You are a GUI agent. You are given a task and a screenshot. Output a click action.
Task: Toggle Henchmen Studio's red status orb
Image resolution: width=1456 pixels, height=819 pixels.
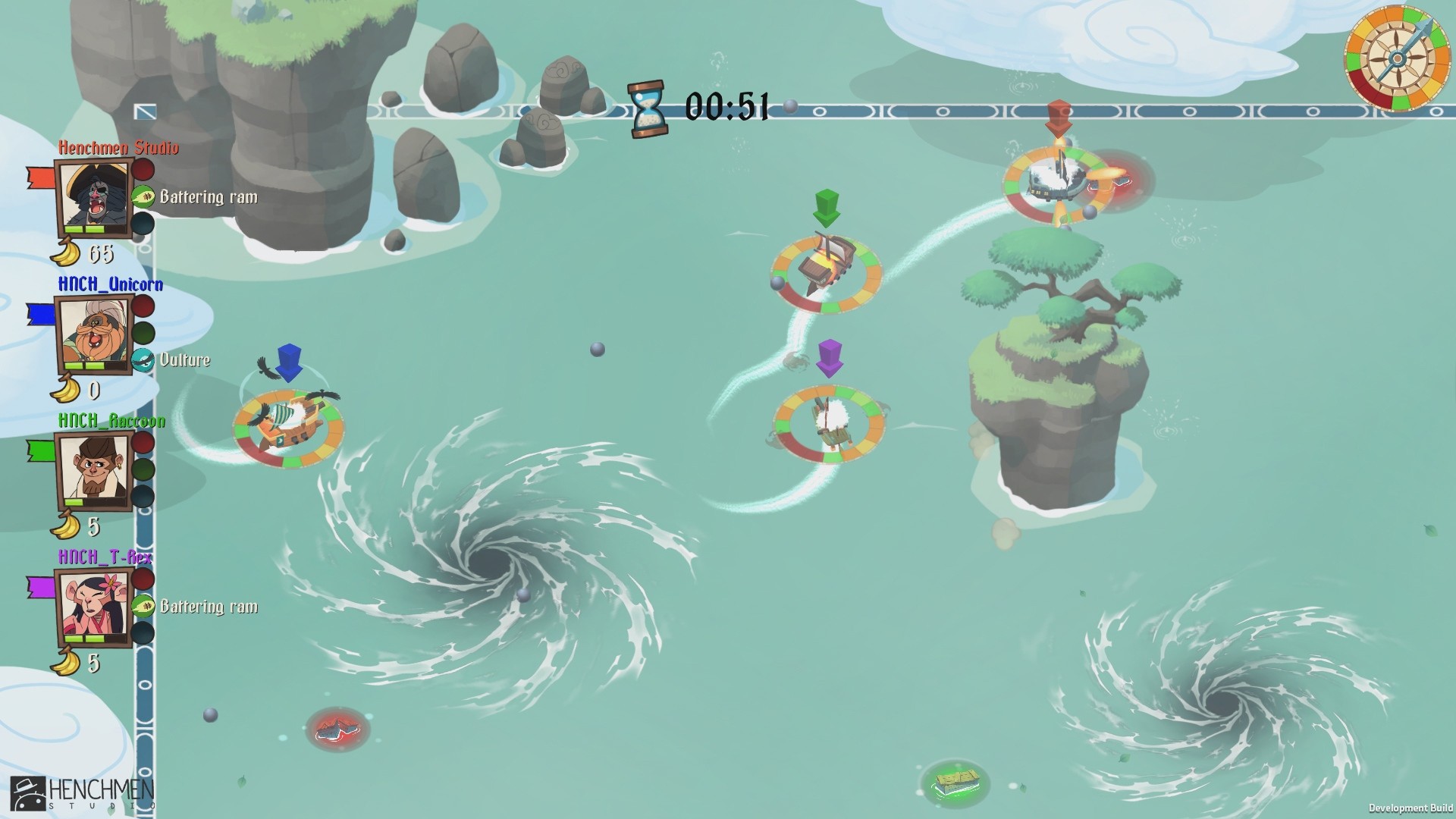(x=143, y=170)
